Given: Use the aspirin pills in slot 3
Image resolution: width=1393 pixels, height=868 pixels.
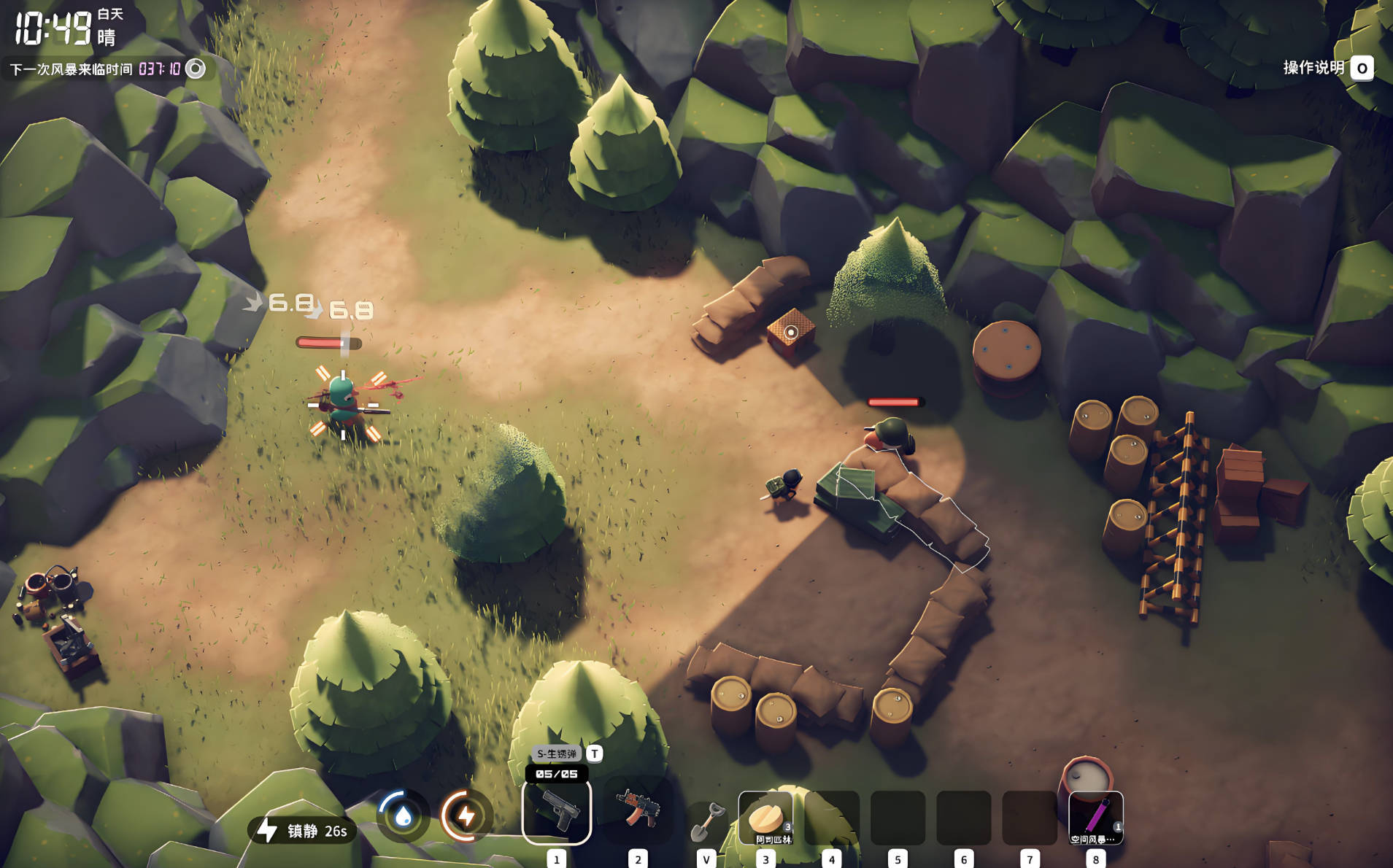Looking at the screenshot, I should click(x=765, y=813).
